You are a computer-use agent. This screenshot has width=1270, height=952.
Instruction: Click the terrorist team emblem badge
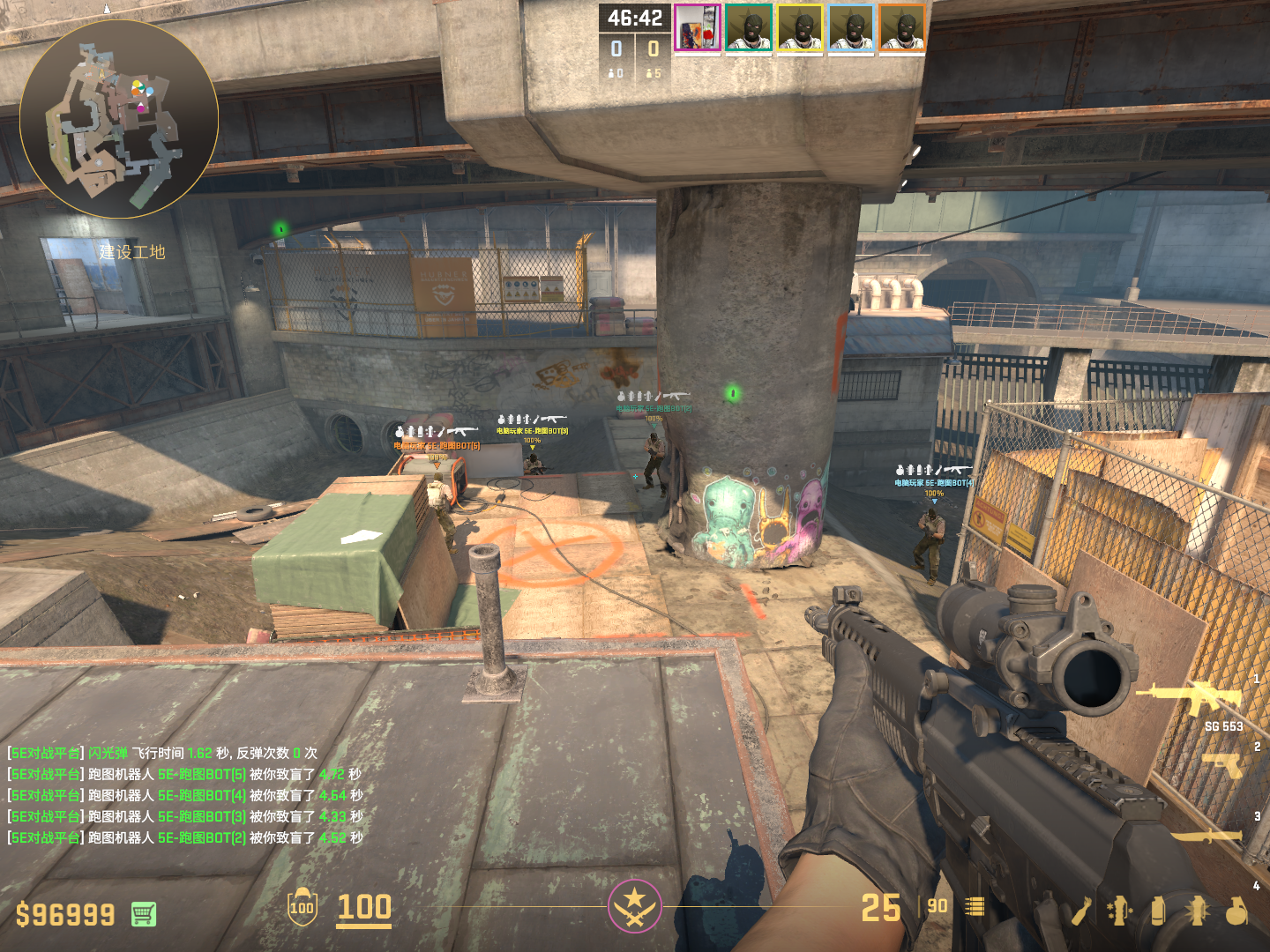click(x=634, y=905)
